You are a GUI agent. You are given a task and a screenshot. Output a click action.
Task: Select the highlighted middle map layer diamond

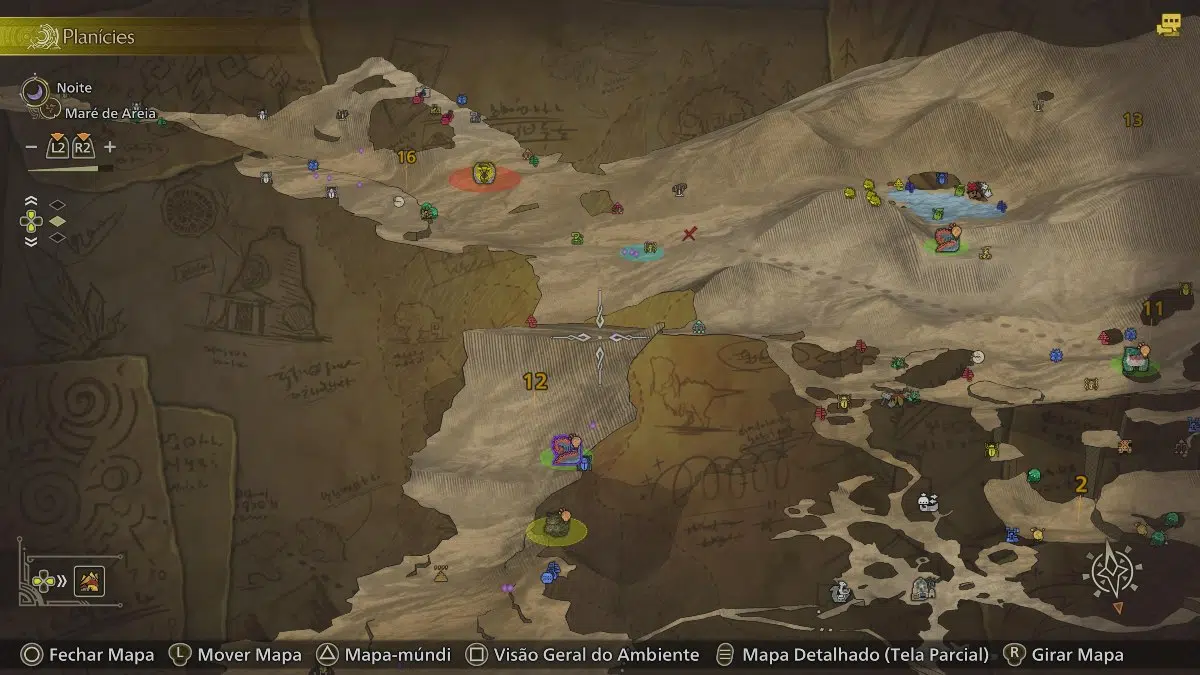pyautogui.click(x=58, y=221)
